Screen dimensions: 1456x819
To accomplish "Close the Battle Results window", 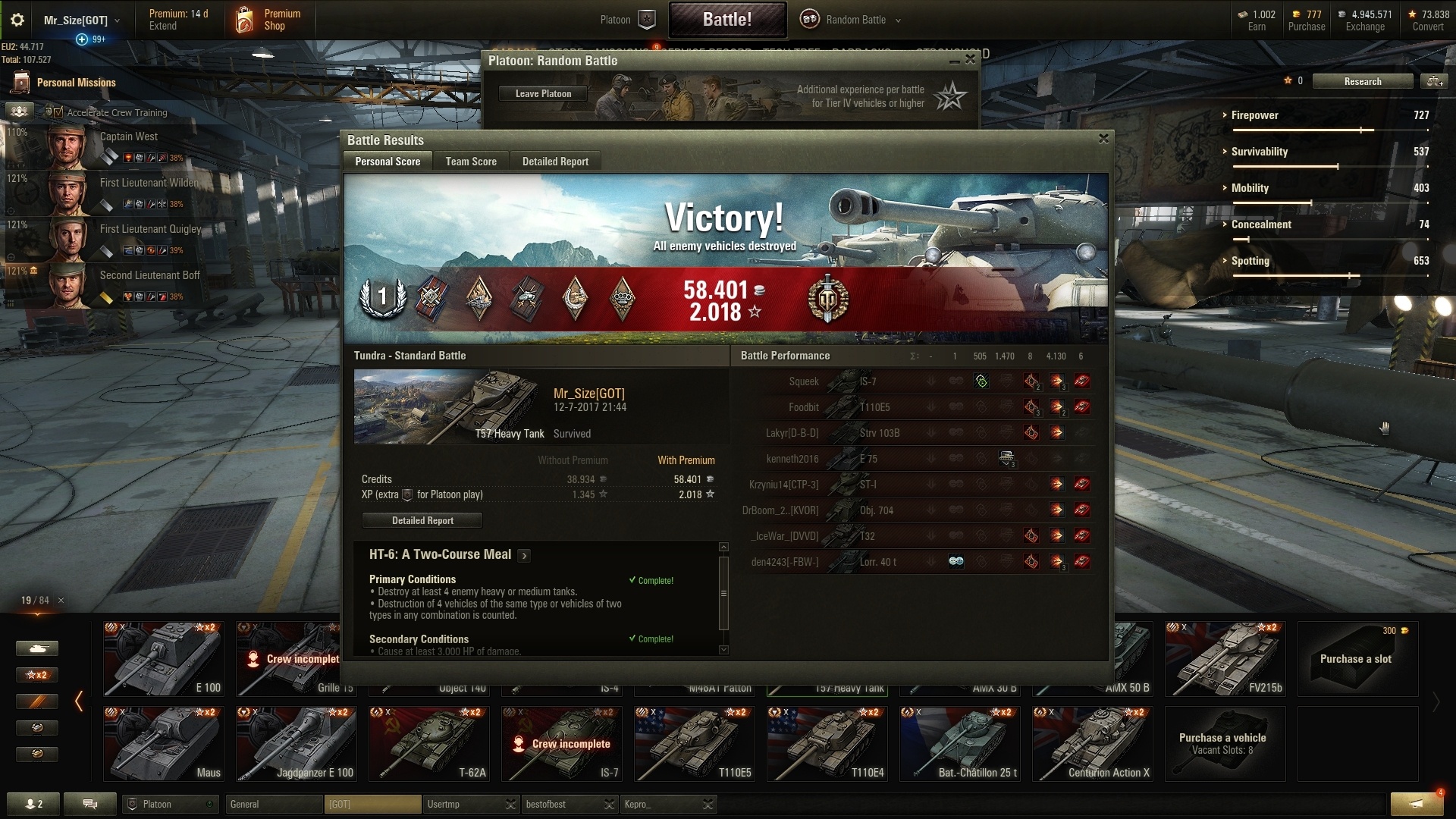I will (1103, 139).
